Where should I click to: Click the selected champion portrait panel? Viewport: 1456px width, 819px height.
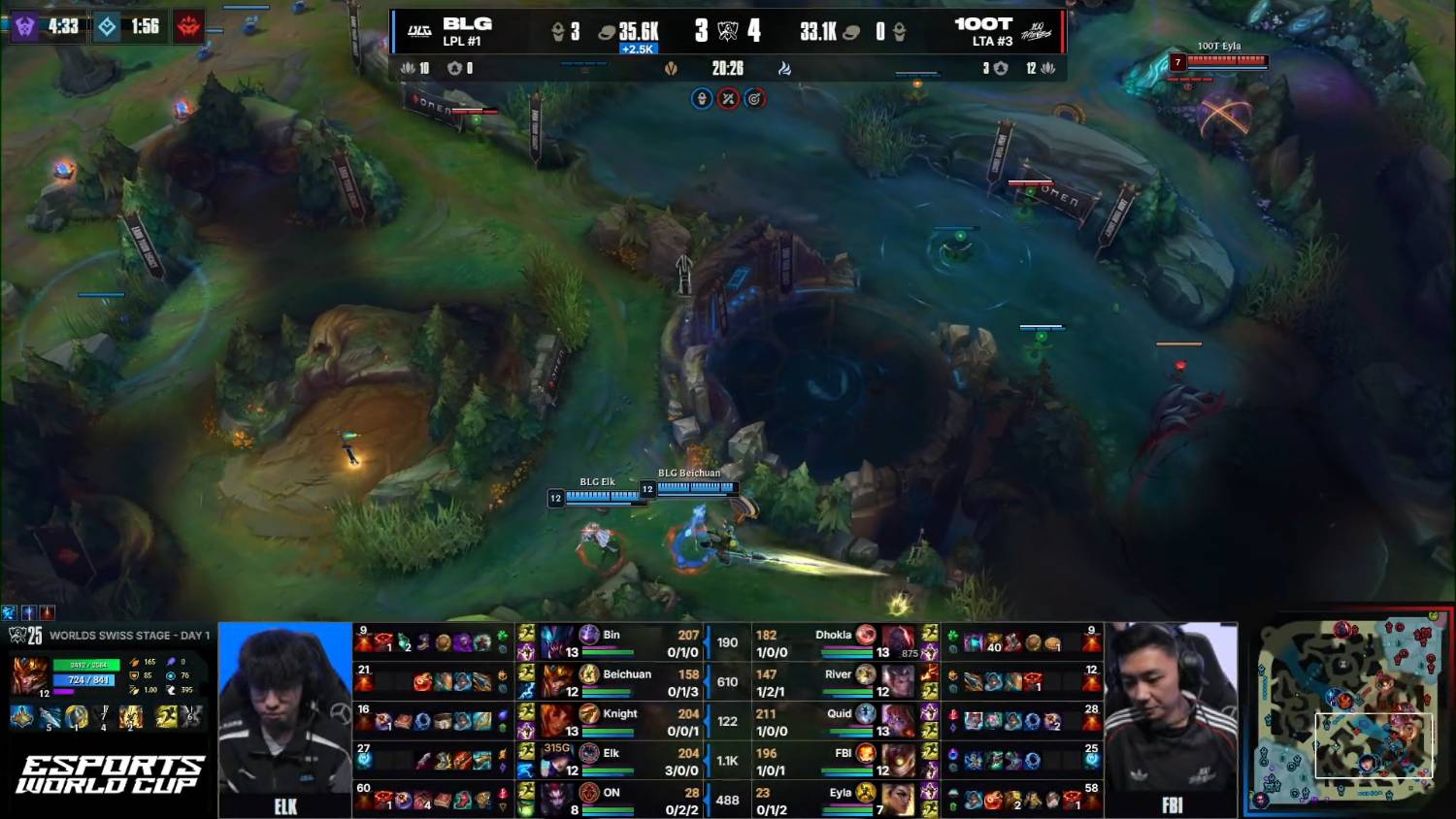click(29, 674)
